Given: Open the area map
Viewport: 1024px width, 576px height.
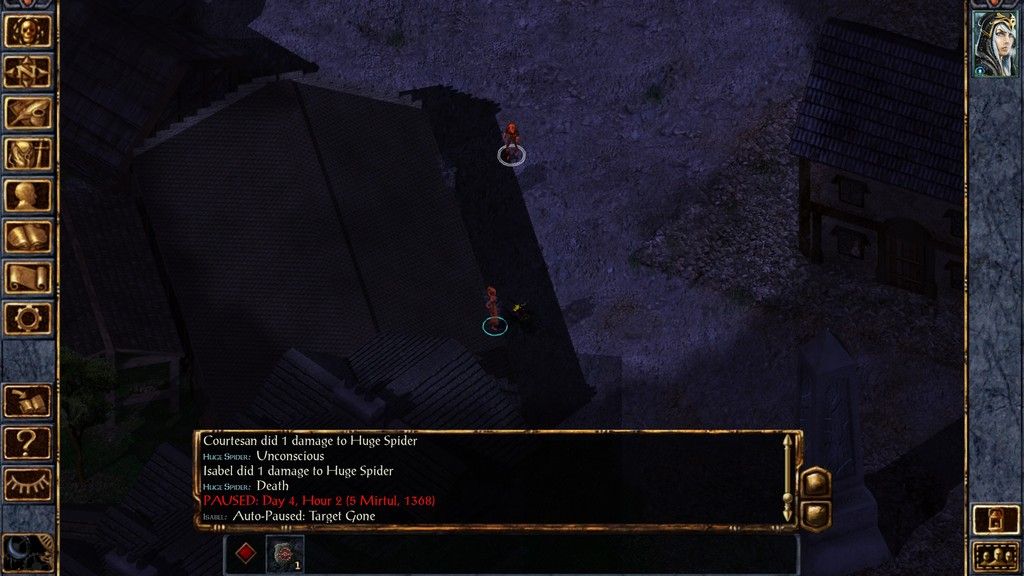Looking at the screenshot, I should click(27, 71).
